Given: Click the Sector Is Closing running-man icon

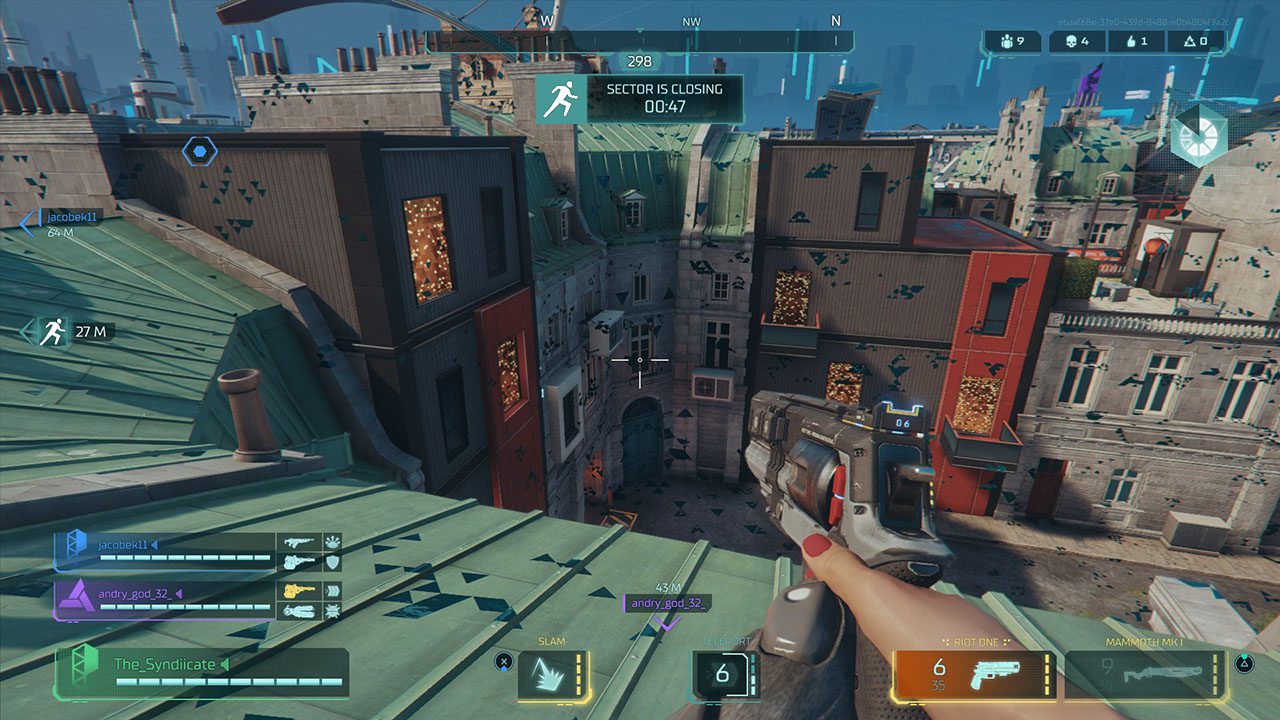Looking at the screenshot, I should [561, 99].
